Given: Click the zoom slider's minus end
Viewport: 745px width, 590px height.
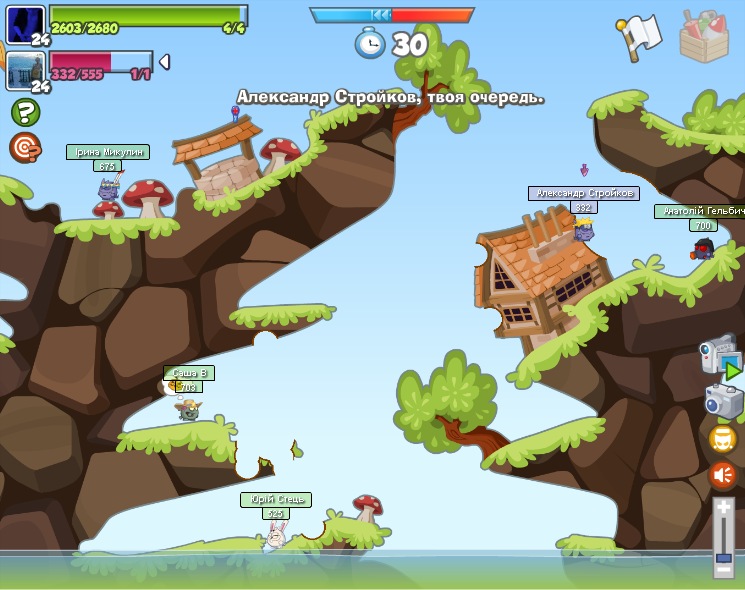Looking at the screenshot, I should coord(724,570).
